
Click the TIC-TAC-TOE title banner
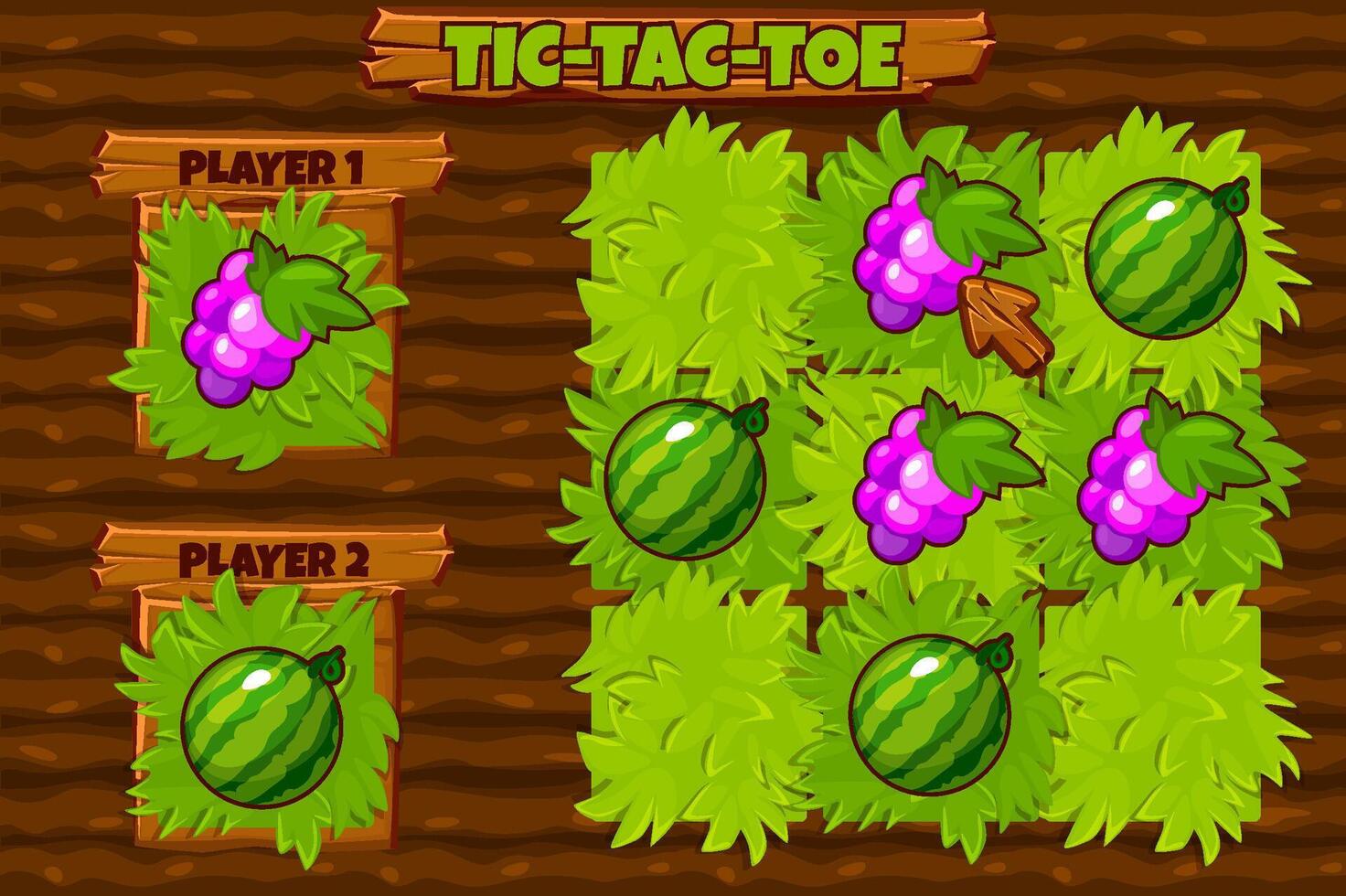(x=672, y=50)
